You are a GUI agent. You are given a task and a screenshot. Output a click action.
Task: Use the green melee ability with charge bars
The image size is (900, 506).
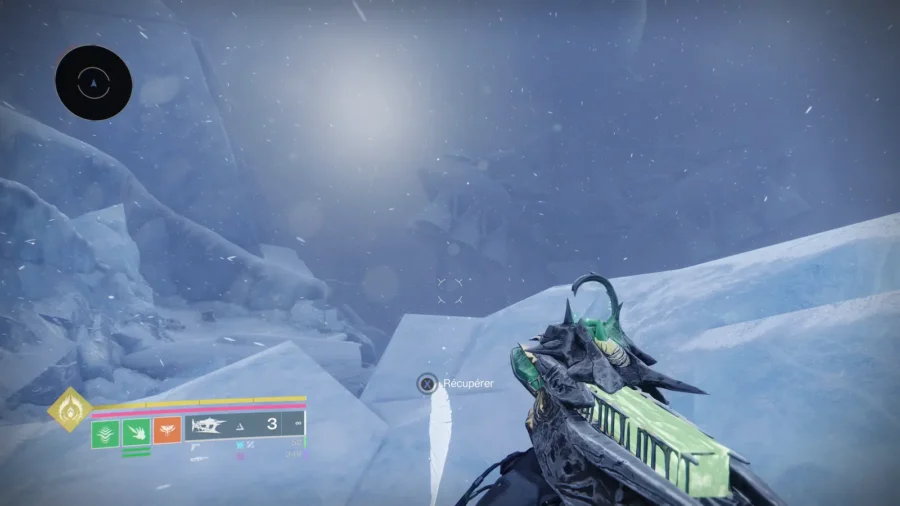click(x=136, y=433)
